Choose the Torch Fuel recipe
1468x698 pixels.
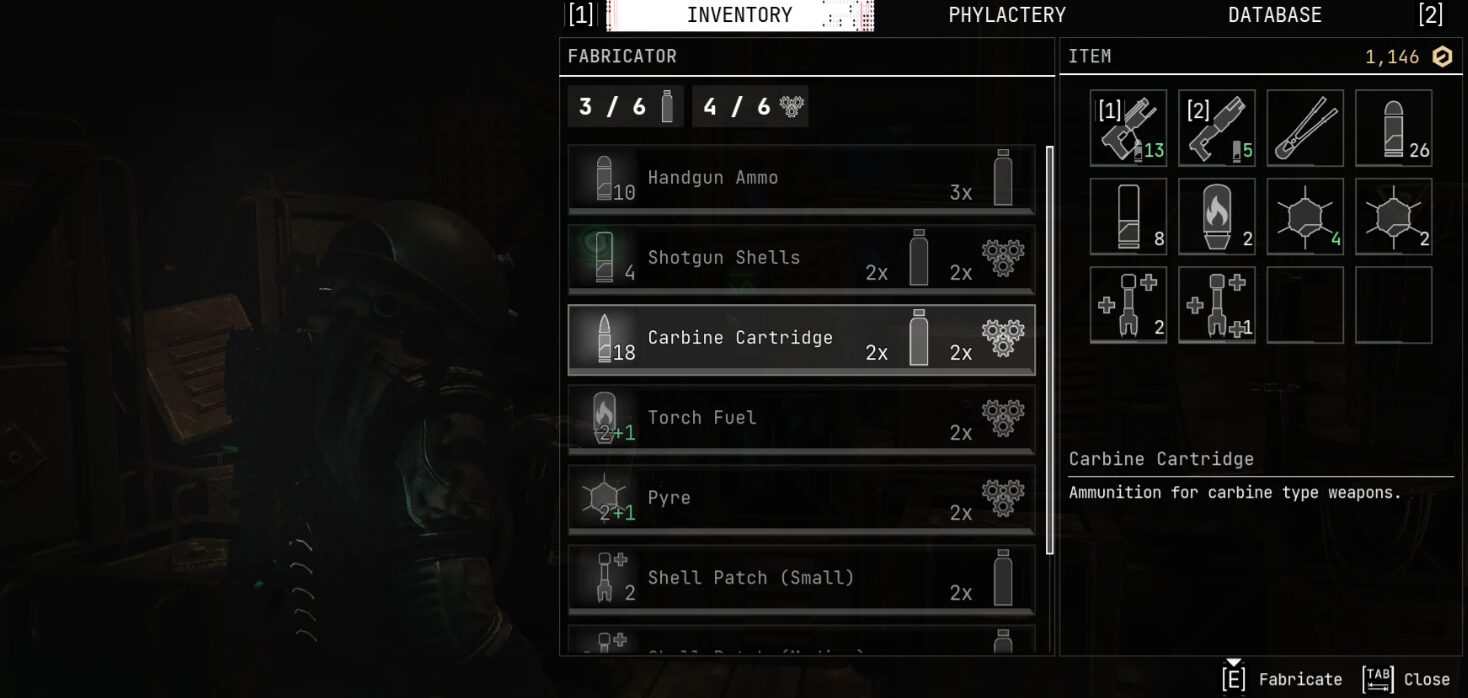[x=801, y=419]
